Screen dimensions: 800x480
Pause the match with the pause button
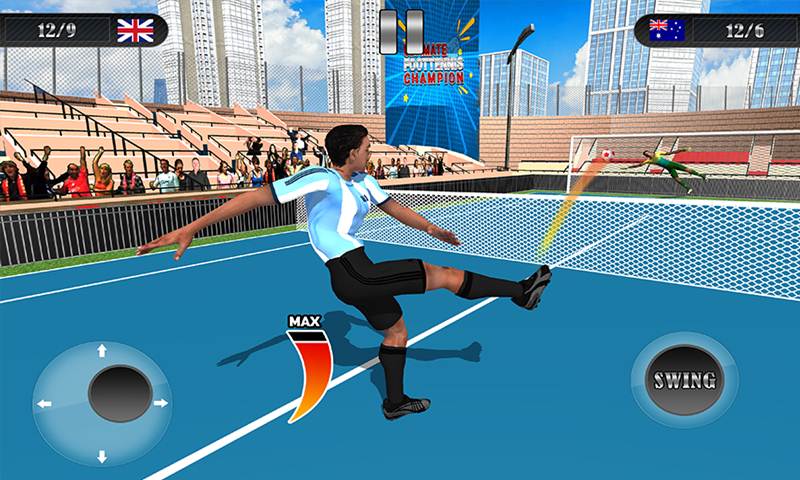tap(402, 32)
